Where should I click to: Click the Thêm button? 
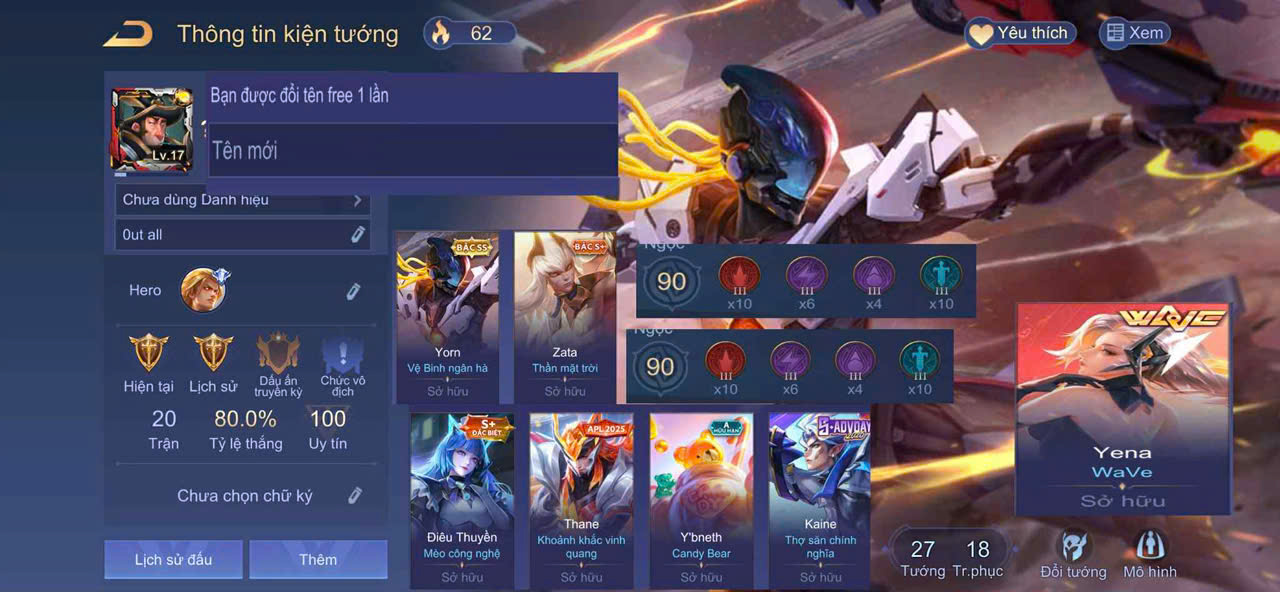pyautogui.click(x=318, y=559)
